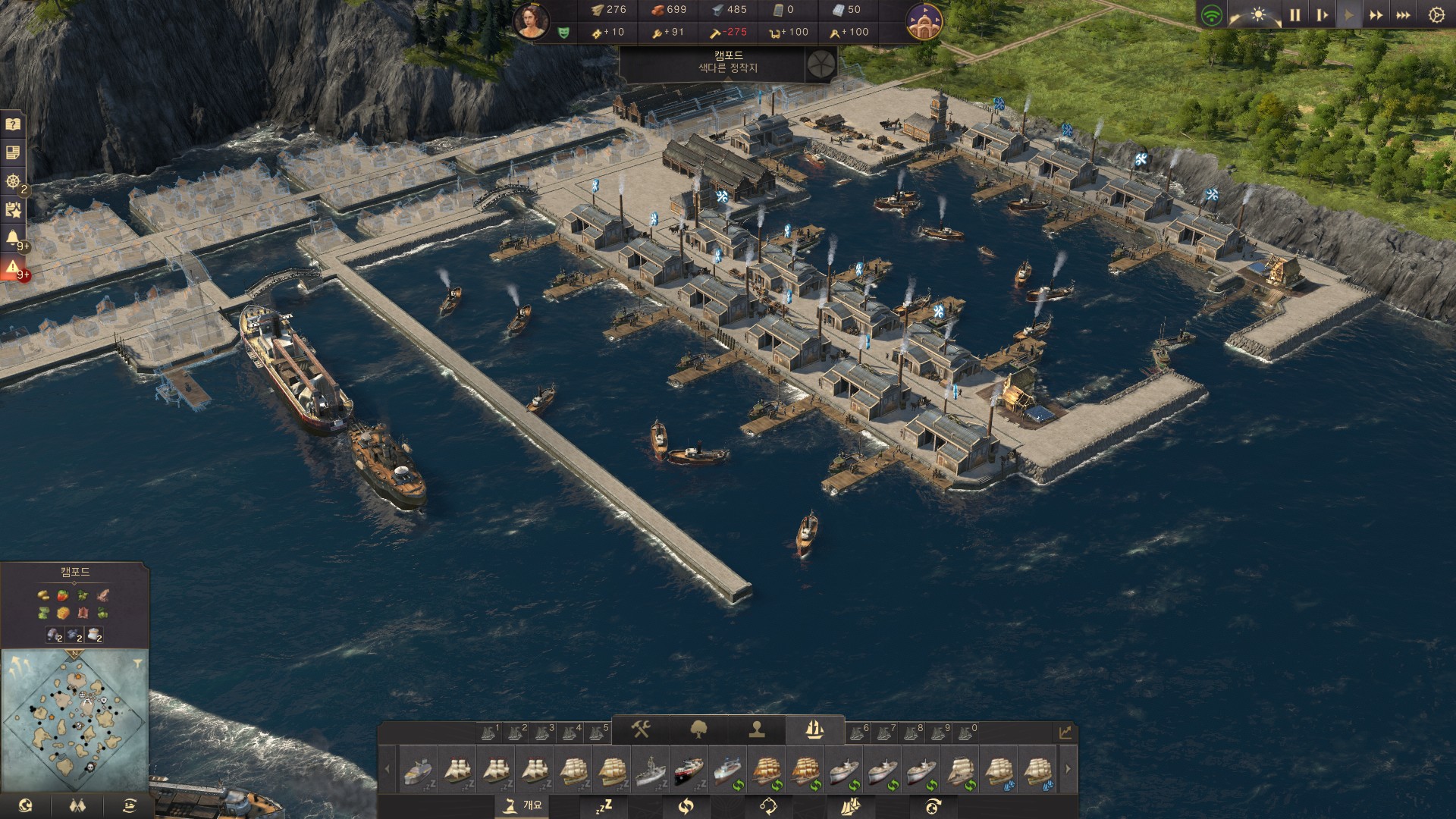
Task: Open the diplomacy crossed flags menu
Action: click(x=77, y=805)
